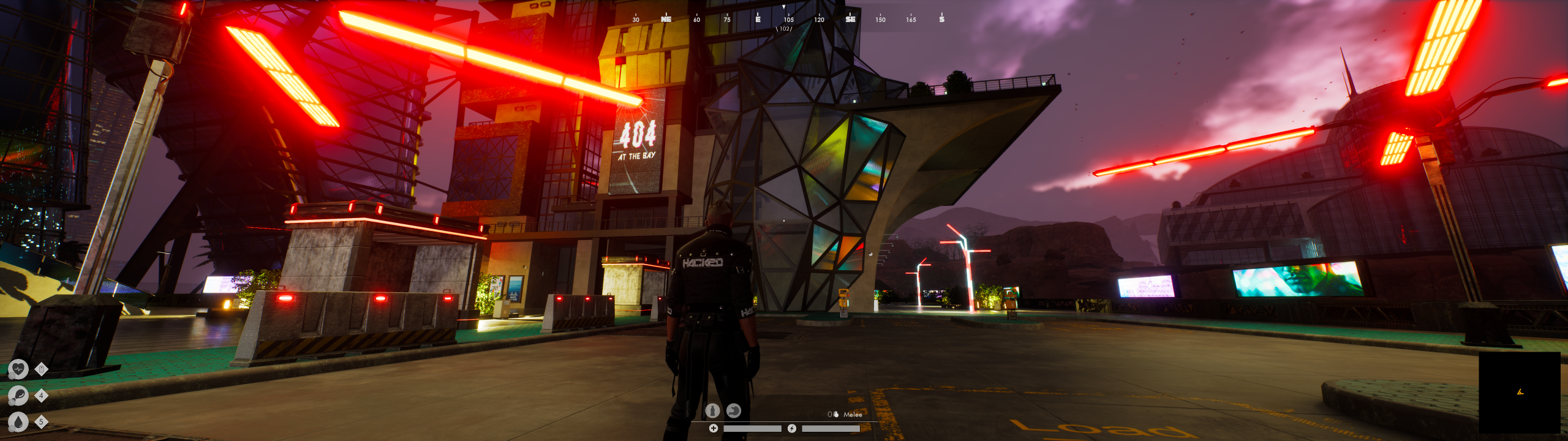This screenshot has width=1568, height=441.
Task: Select the heart-pulse health item slot
Action: click(x=18, y=369)
